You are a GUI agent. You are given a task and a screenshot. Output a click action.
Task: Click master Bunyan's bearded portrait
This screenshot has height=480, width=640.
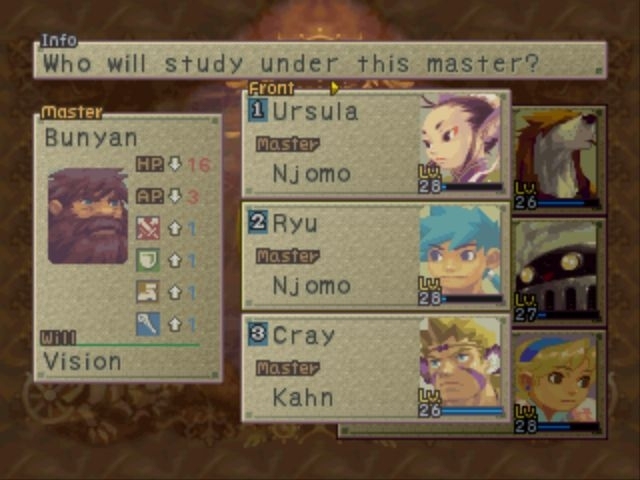coord(87,215)
